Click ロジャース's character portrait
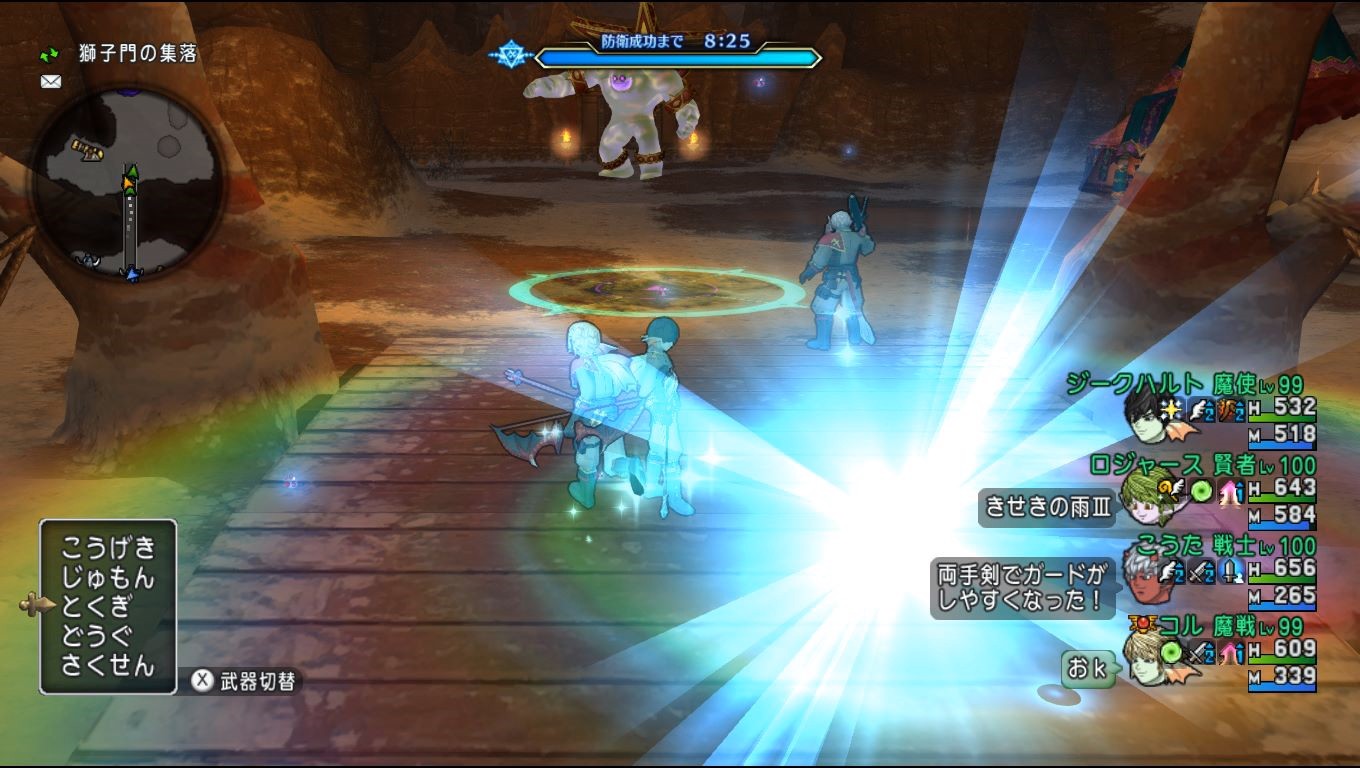 (1150, 498)
